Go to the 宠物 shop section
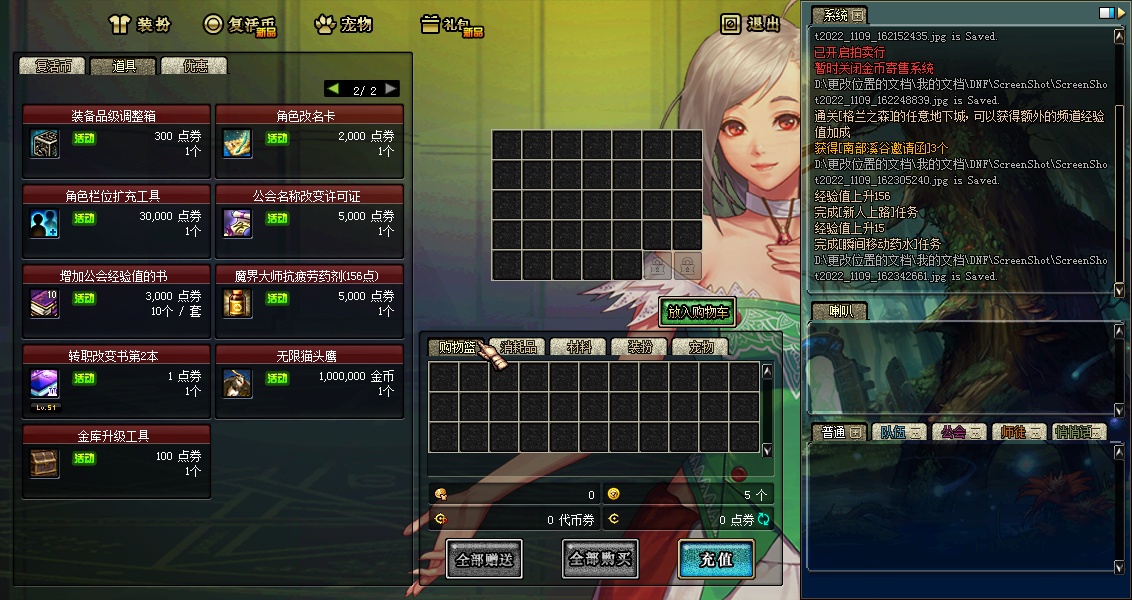Viewport: 1132px width, 600px height. 343,24
